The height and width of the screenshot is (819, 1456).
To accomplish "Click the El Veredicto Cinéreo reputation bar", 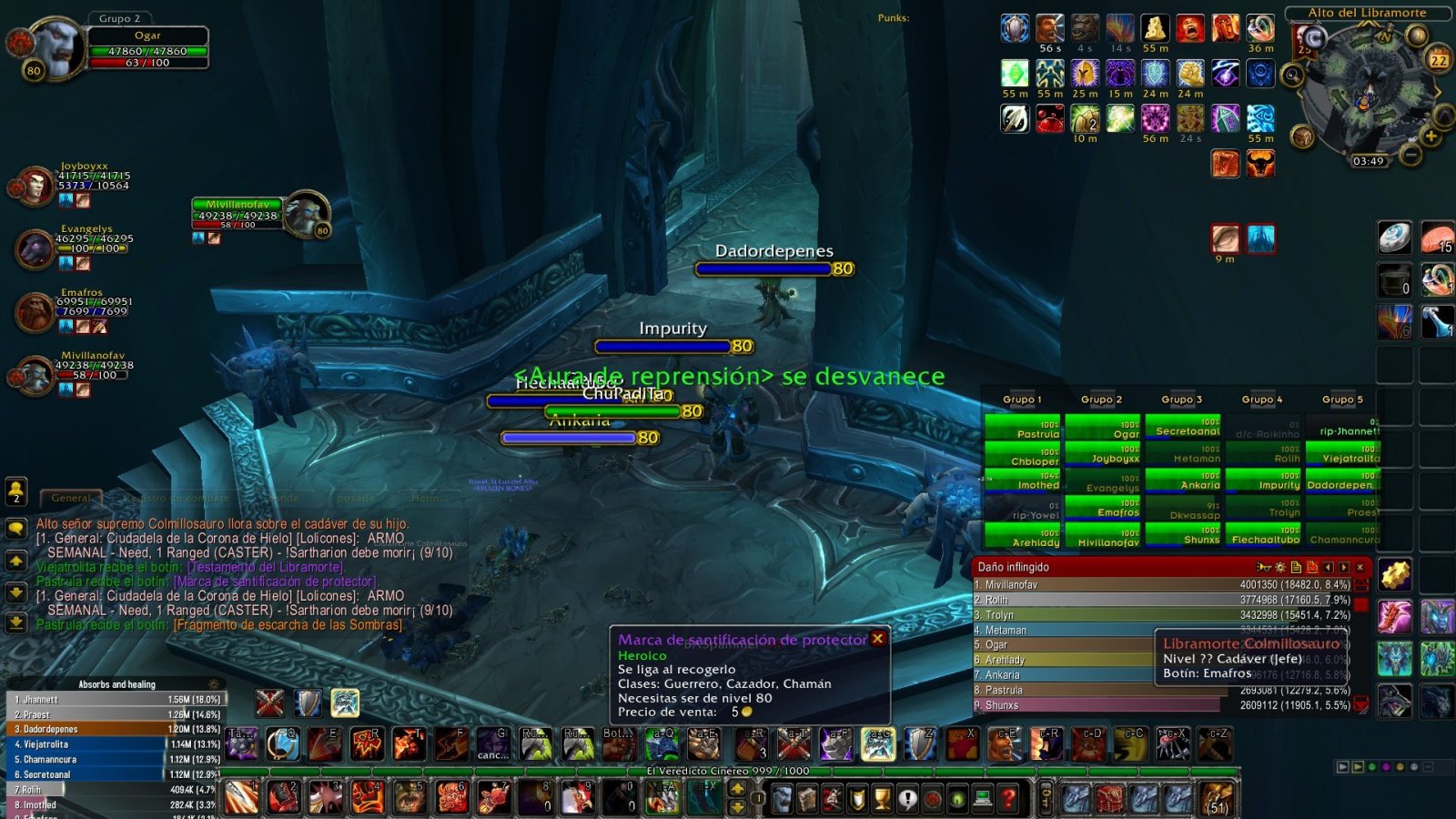I will click(x=728, y=772).
